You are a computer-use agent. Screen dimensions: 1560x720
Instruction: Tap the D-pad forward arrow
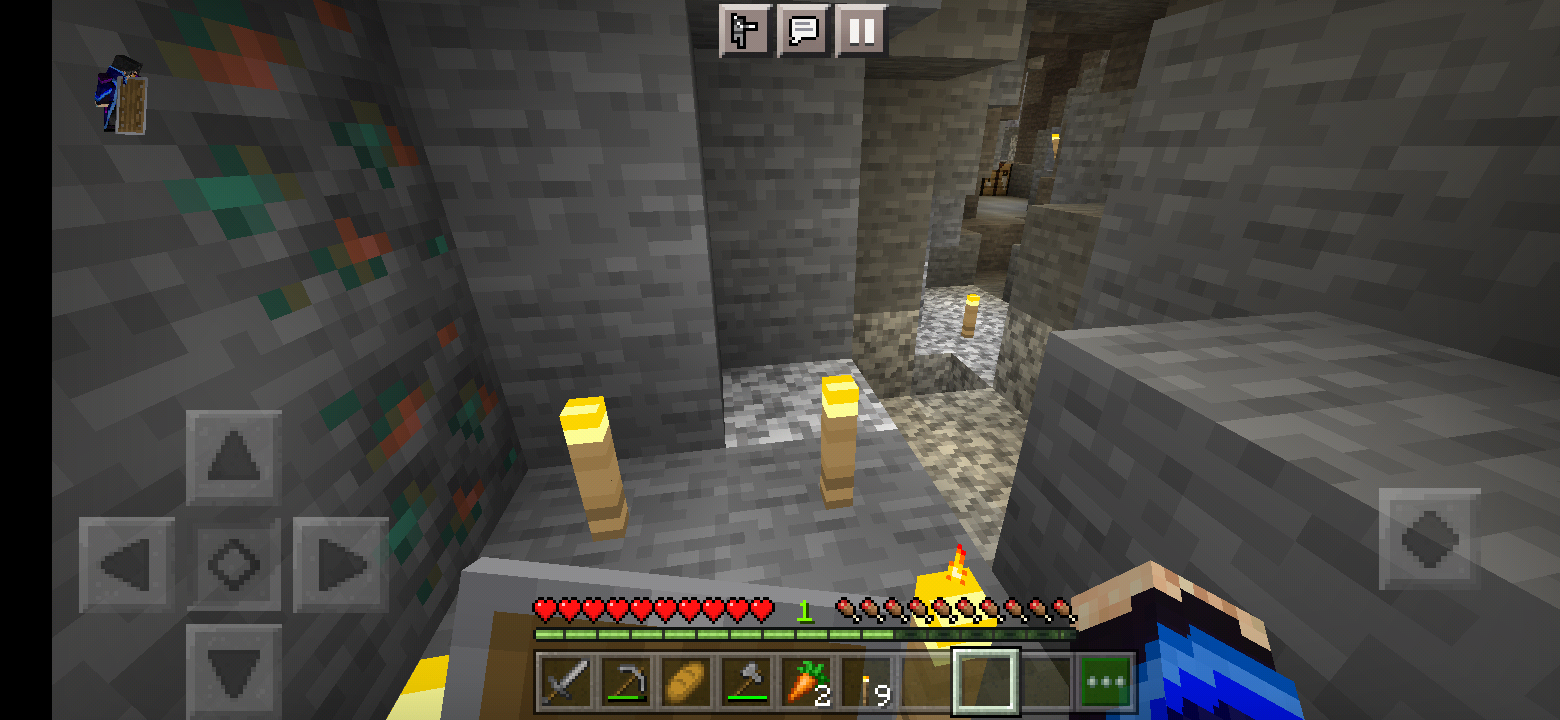[234, 459]
